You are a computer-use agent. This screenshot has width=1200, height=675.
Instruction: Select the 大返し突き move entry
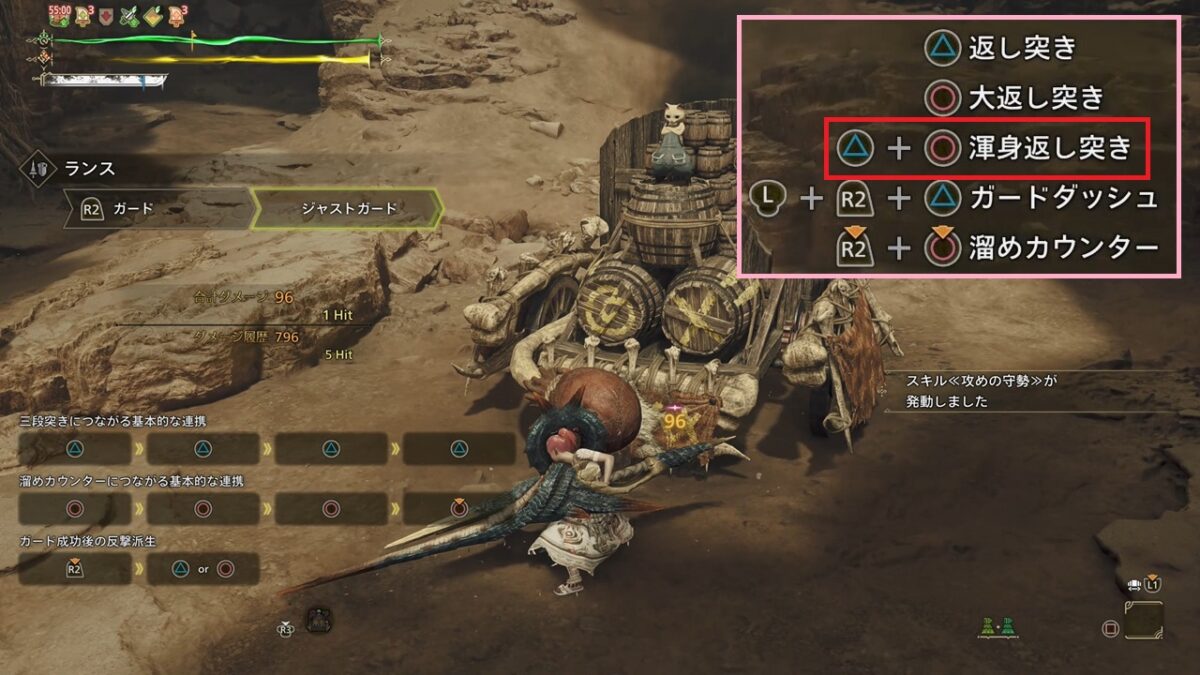1035,98
